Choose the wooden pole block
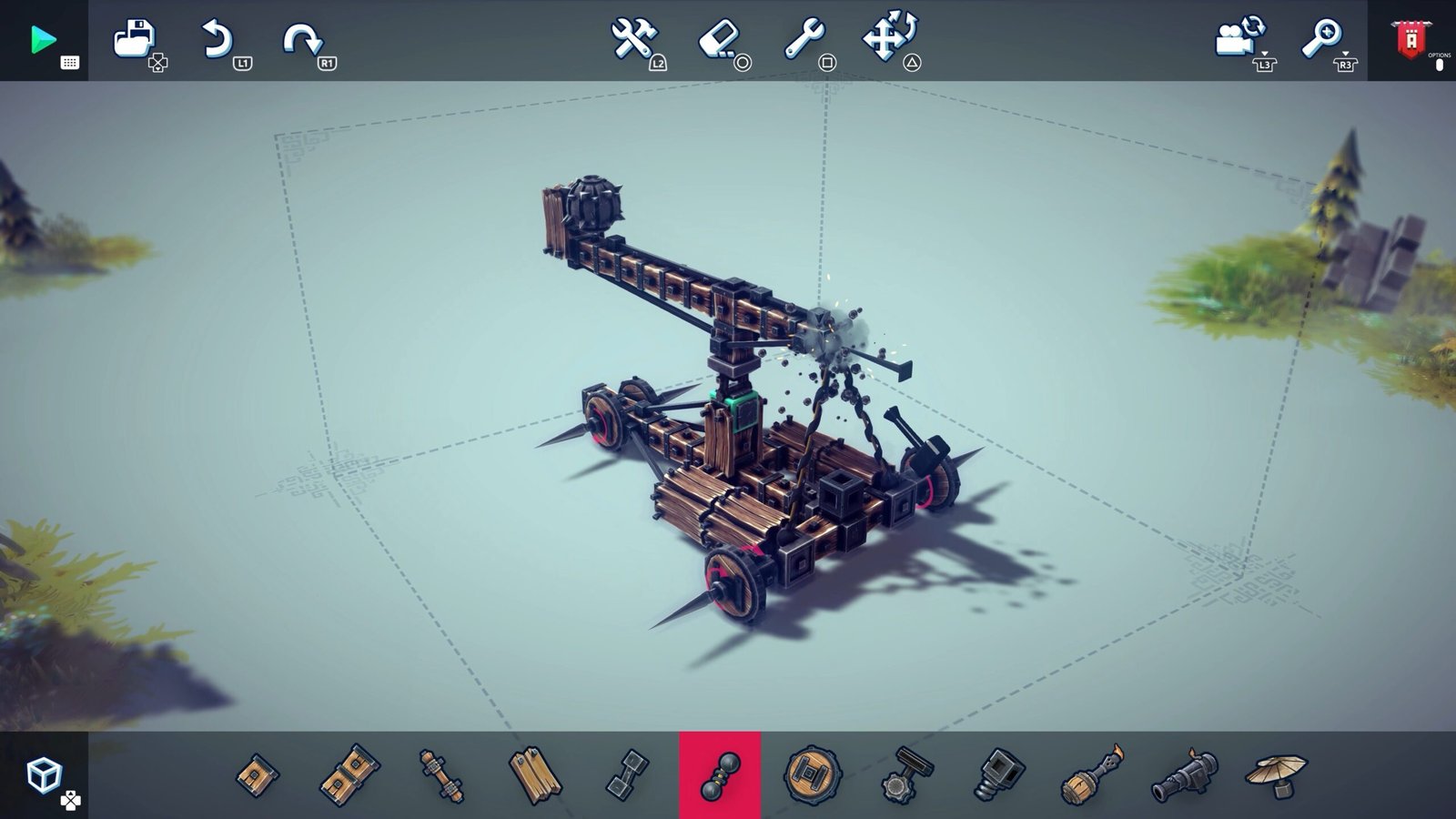This screenshot has width=1456, height=819. (441, 775)
